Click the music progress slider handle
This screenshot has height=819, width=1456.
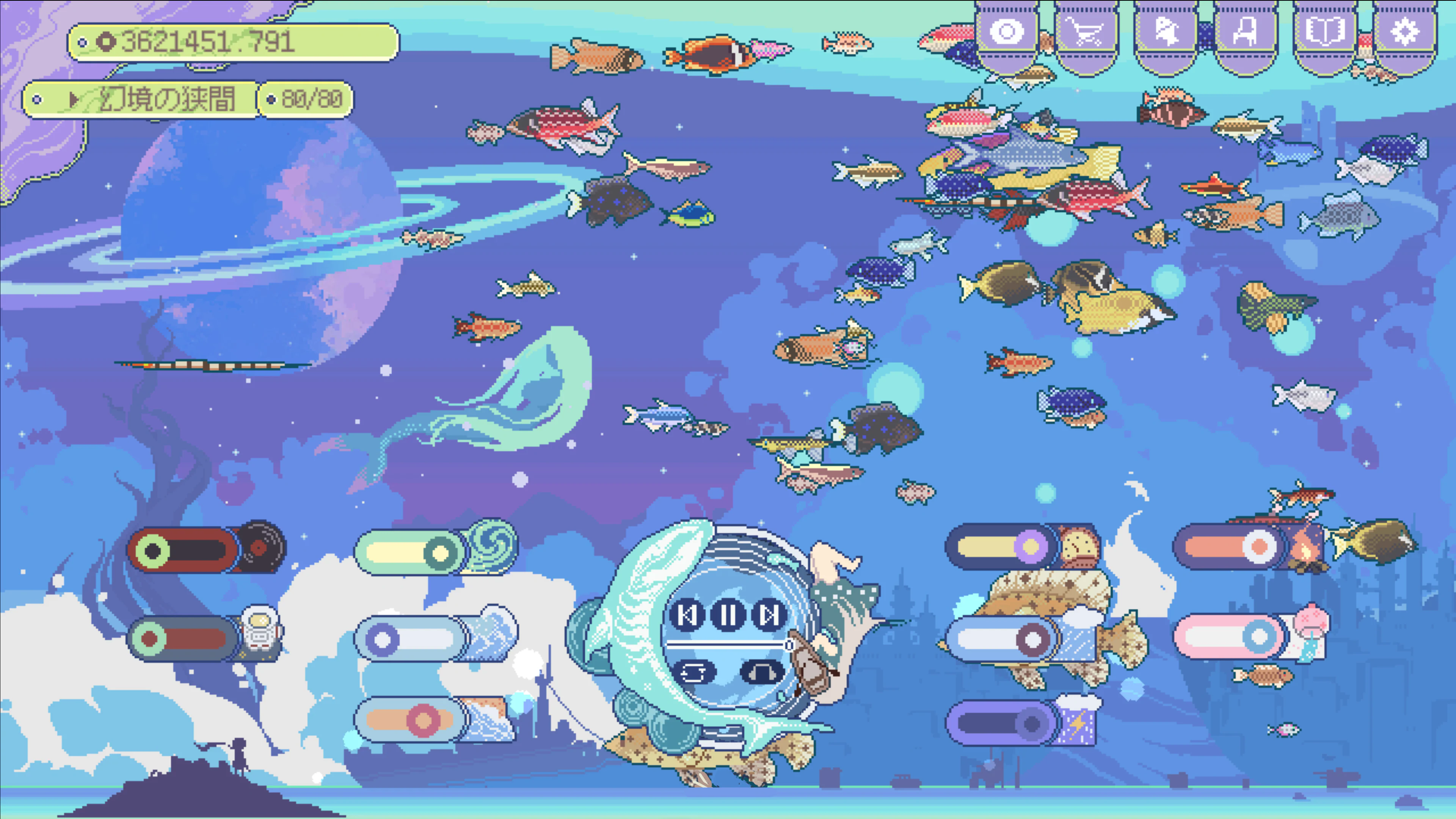coord(789,645)
